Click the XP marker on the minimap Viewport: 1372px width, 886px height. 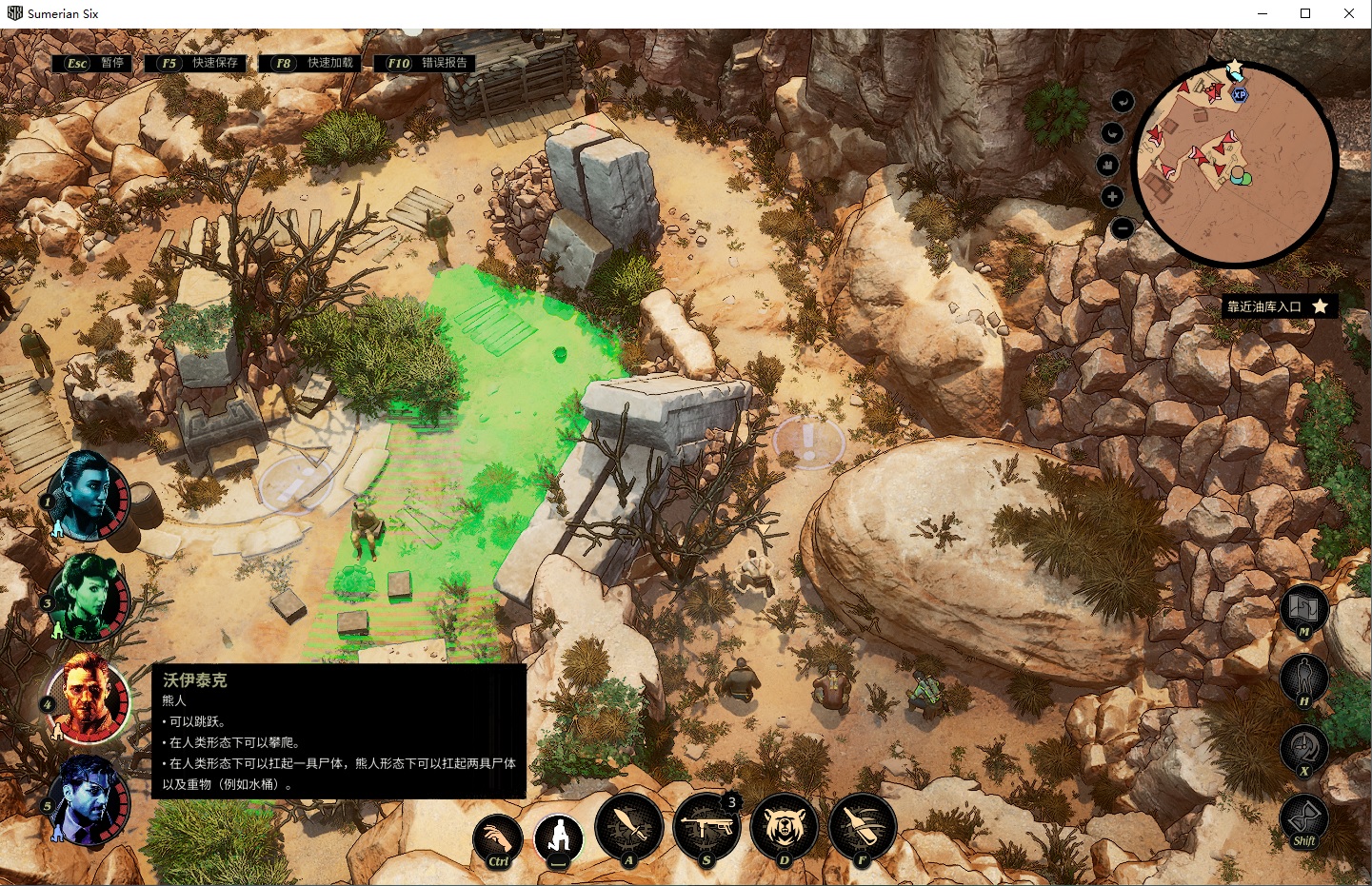(1239, 95)
